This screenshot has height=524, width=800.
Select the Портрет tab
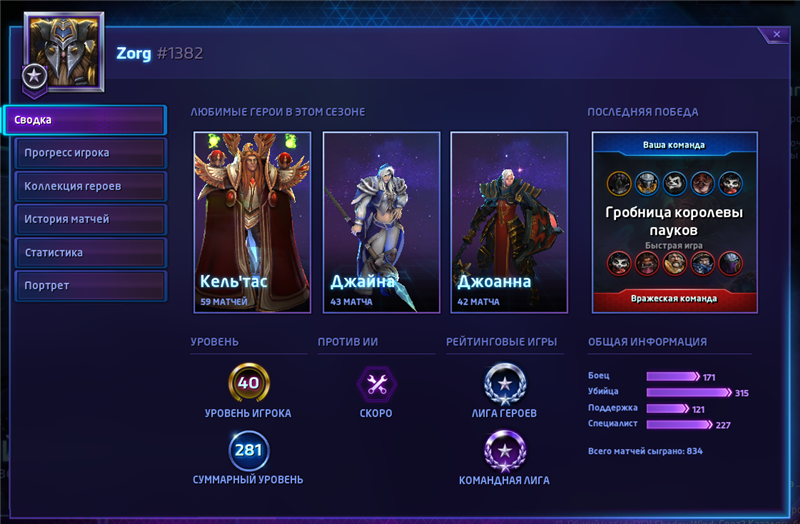tap(90, 286)
